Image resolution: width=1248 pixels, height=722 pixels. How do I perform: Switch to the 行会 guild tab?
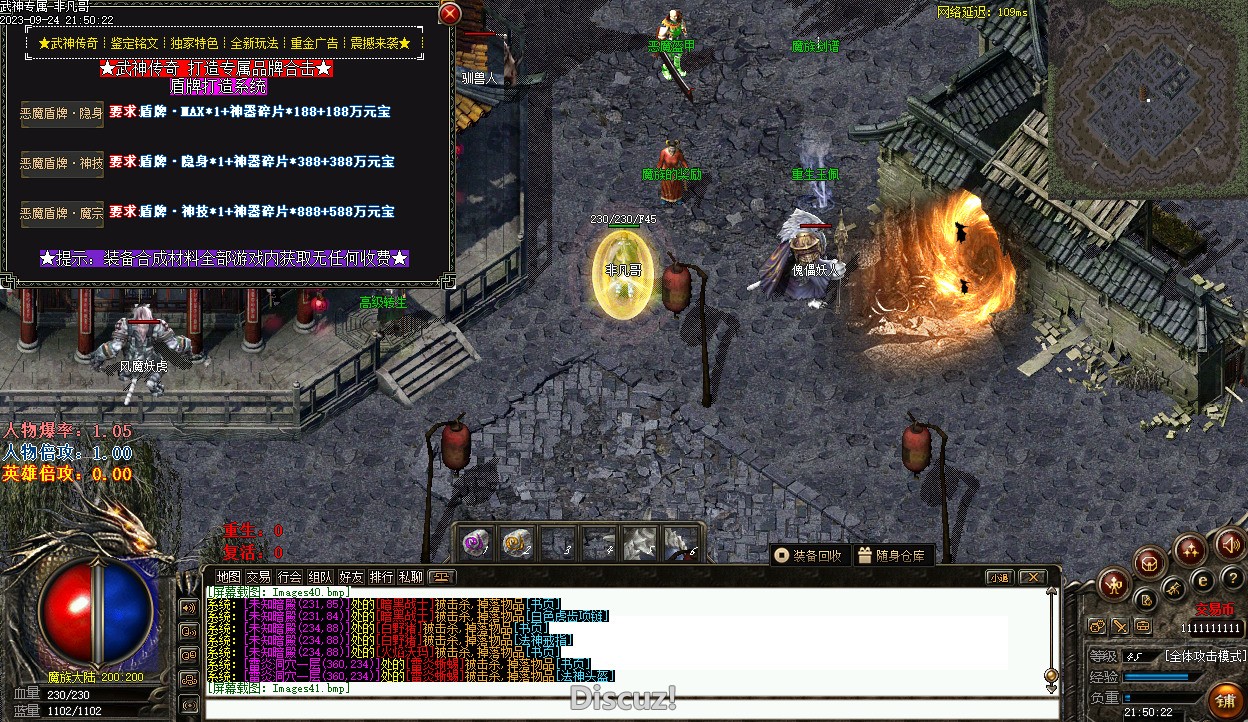pyautogui.click(x=290, y=577)
